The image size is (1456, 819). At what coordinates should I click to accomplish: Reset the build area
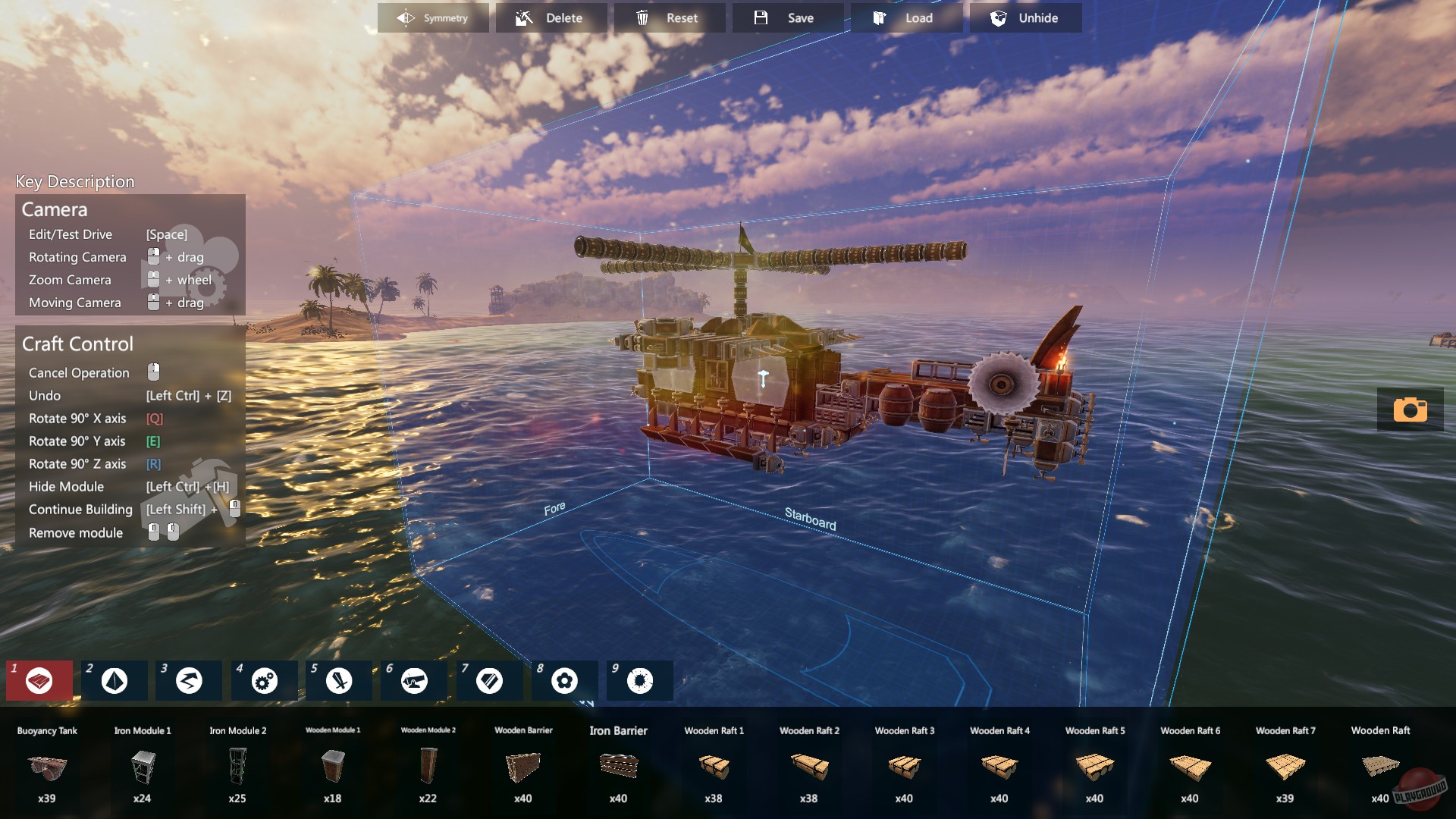[x=669, y=17]
